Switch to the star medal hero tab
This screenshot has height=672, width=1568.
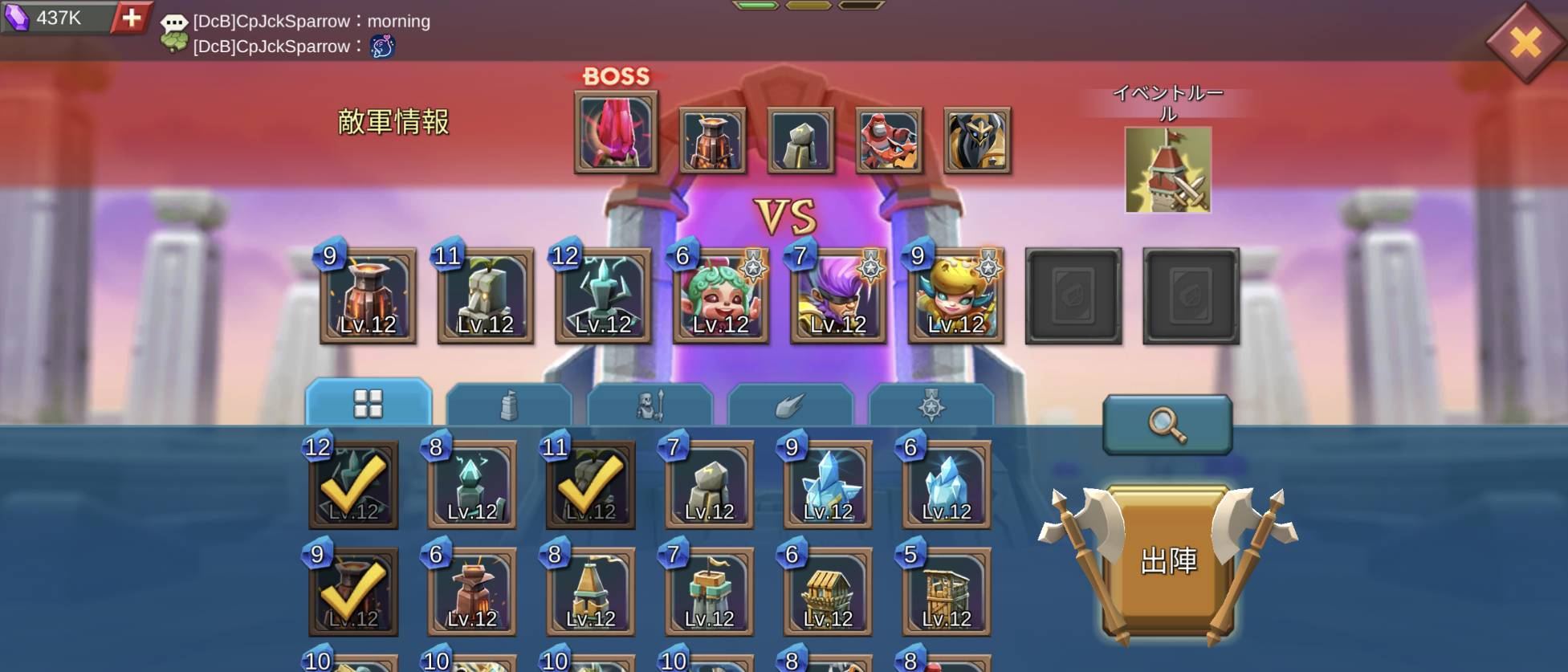coord(931,405)
